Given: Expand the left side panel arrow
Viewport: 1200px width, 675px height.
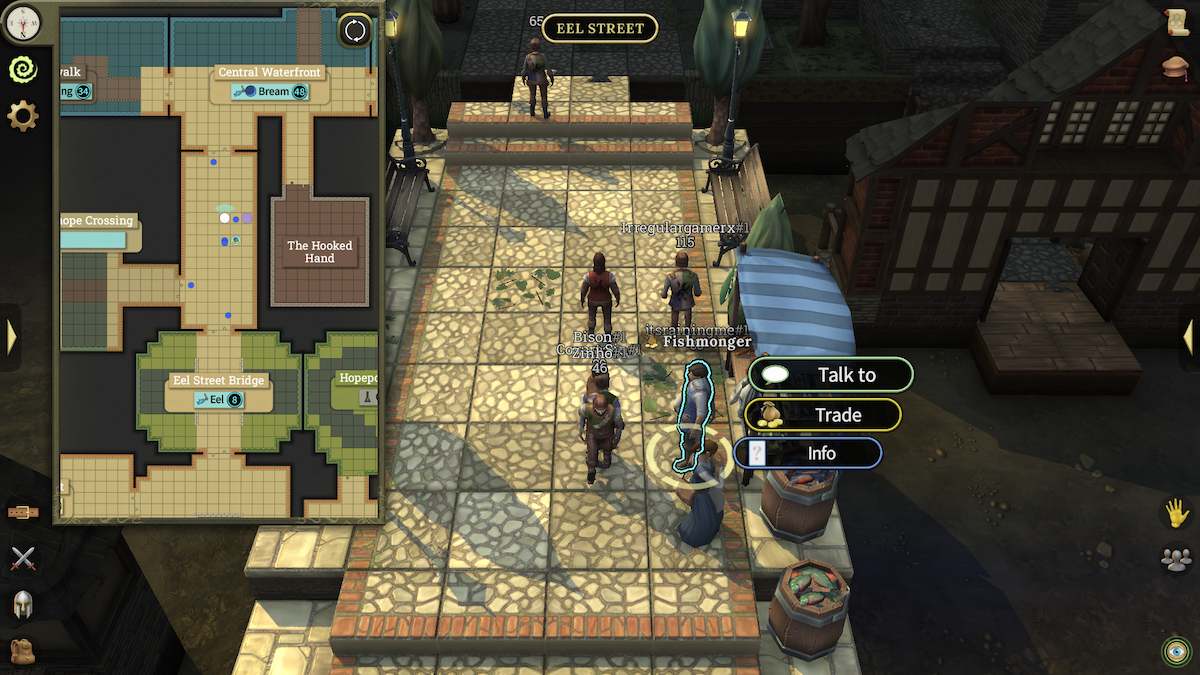Looking at the screenshot, I should (x=11, y=337).
